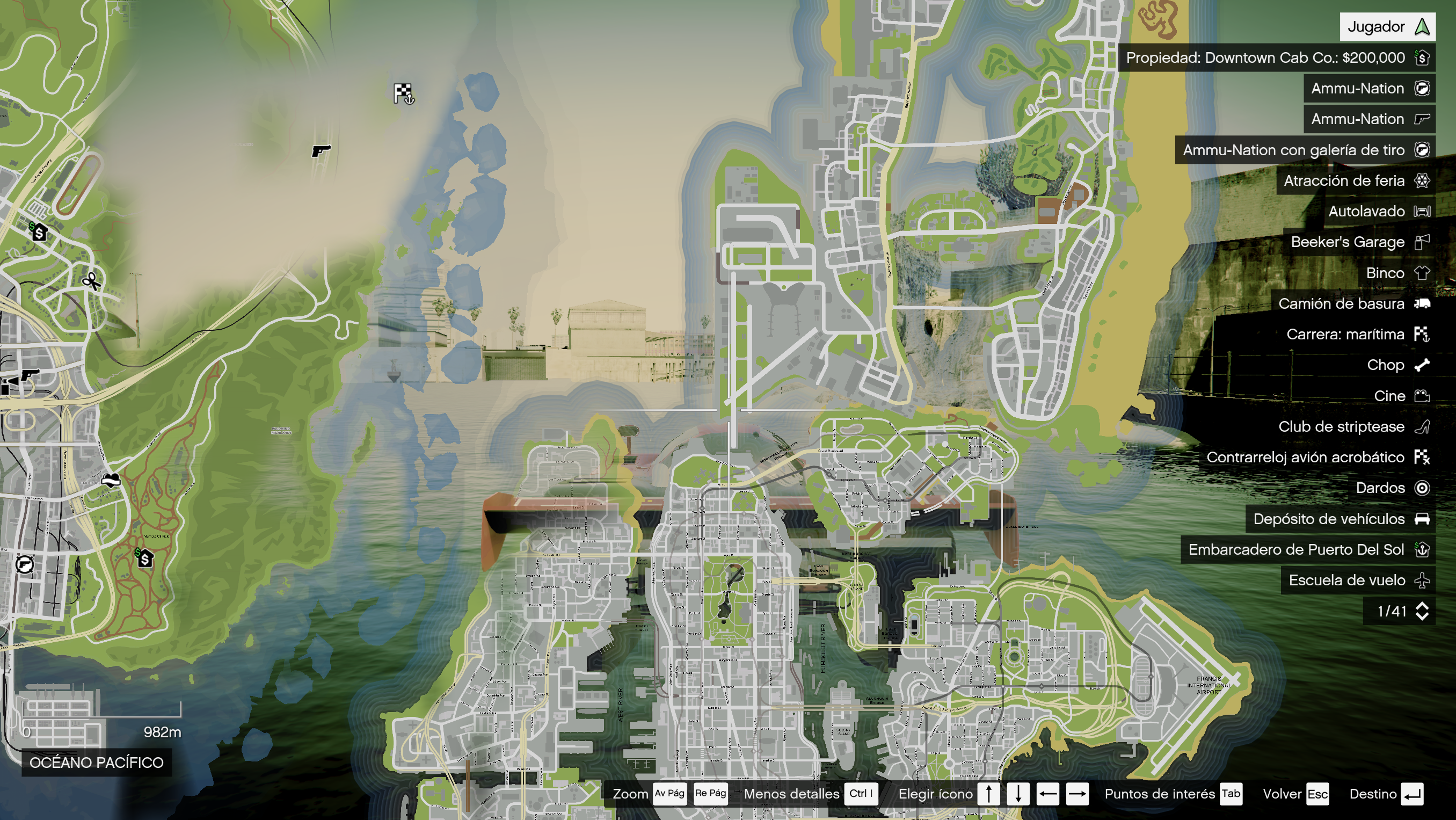This screenshot has height=820, width=1456.
Task: Select the Dardos legend entry
Action: (1391, 488)
